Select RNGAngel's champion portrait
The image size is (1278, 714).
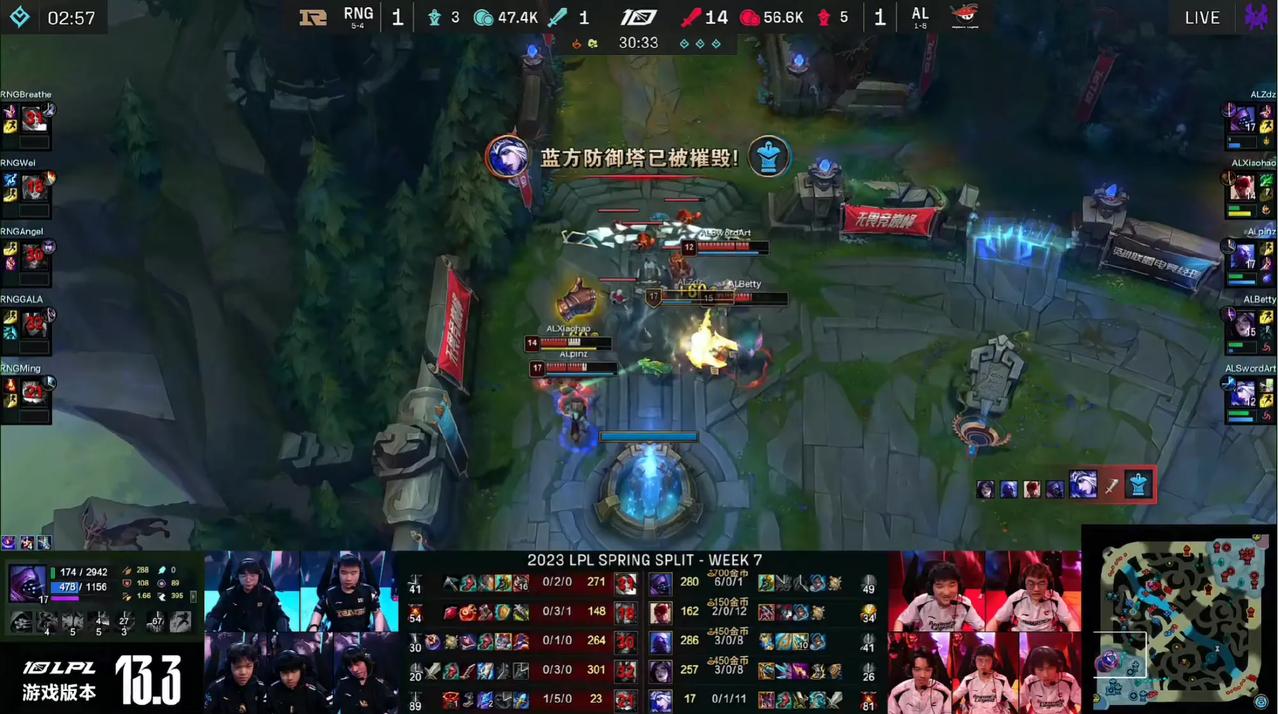[35, 255]
